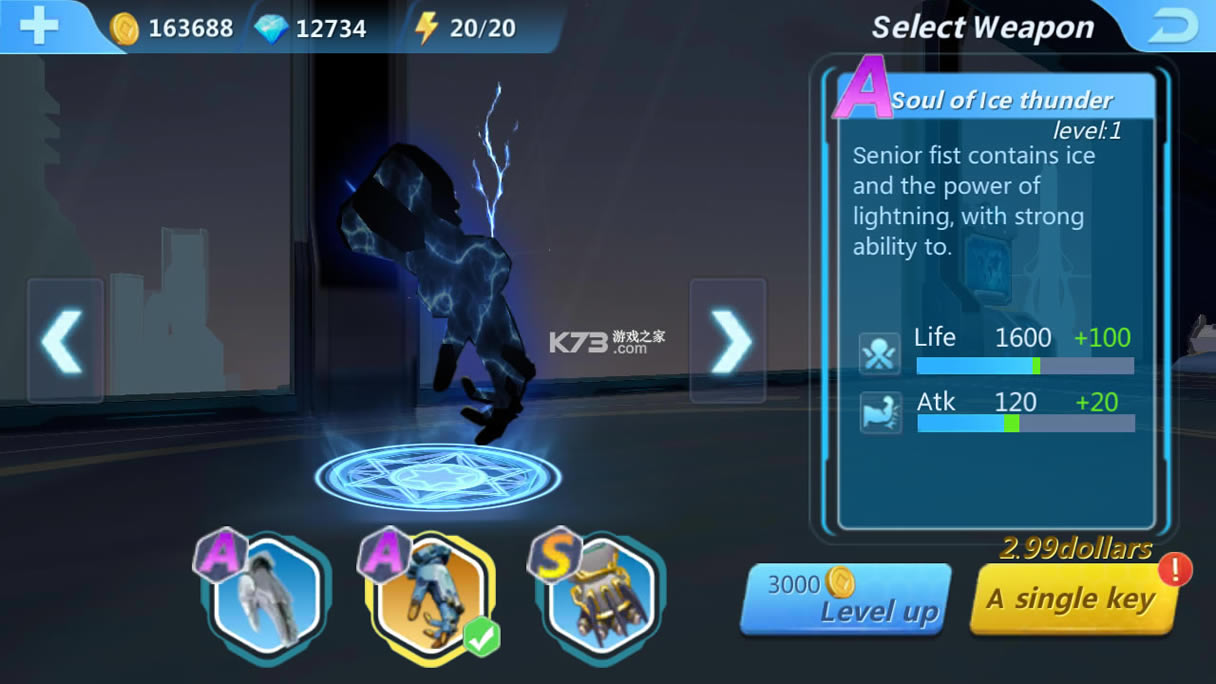This screenshot has height=684, width=1216.
Task: Click the plus button to add currency
Action: point(39,26)
